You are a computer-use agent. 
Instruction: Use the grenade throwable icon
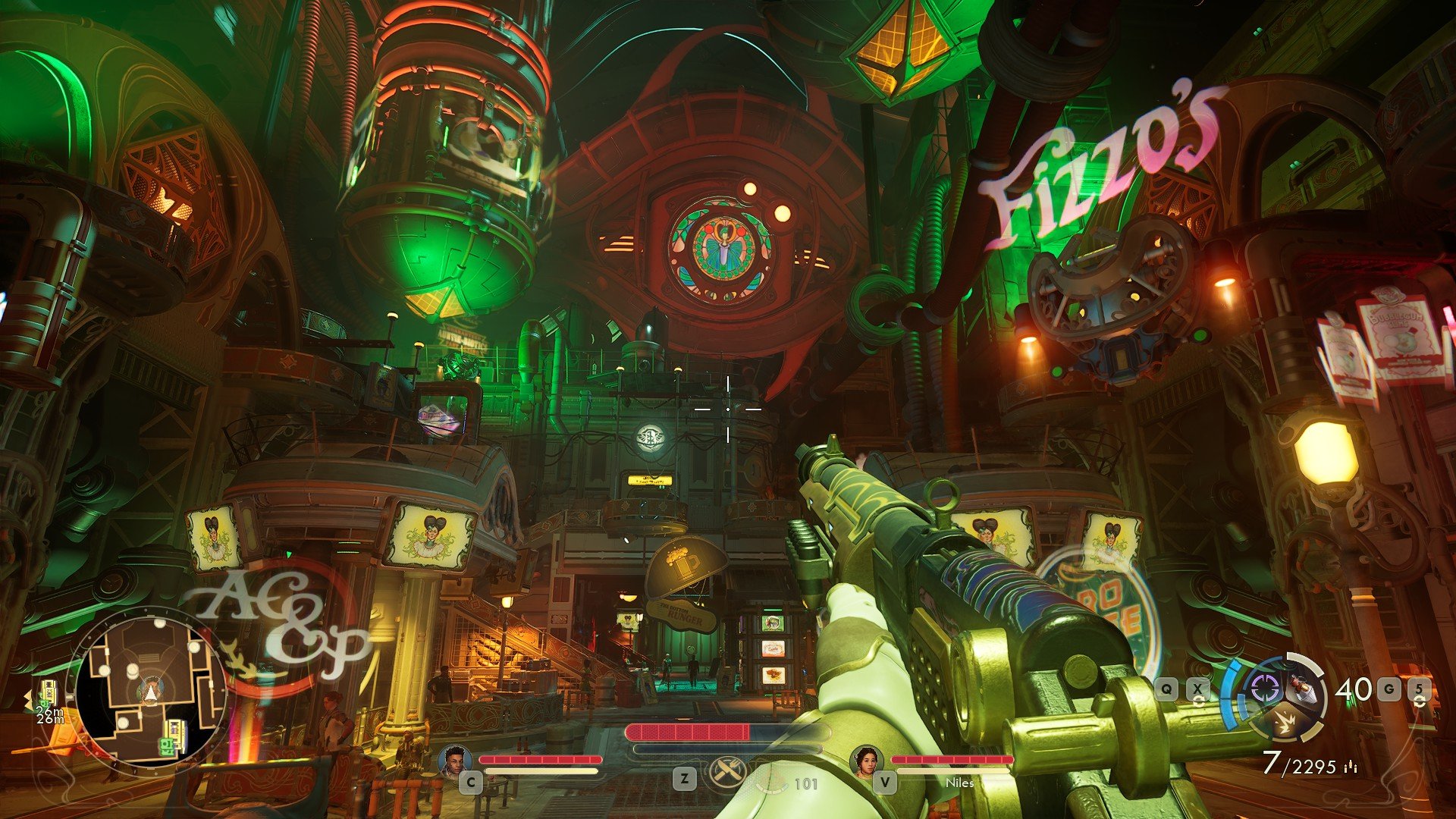point(1303,688)
